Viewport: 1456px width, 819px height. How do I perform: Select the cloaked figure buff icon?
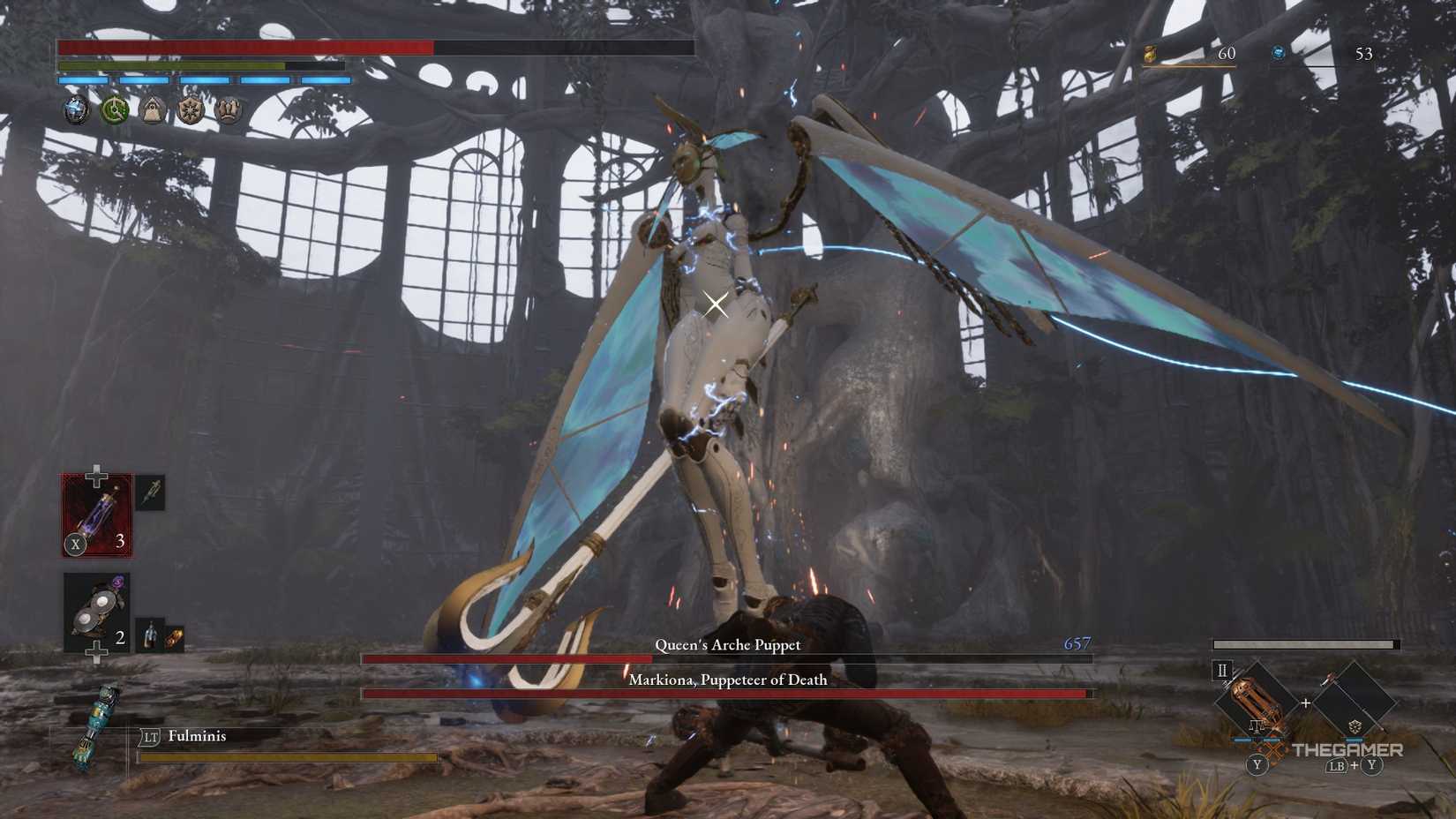(x=153, y=109)
